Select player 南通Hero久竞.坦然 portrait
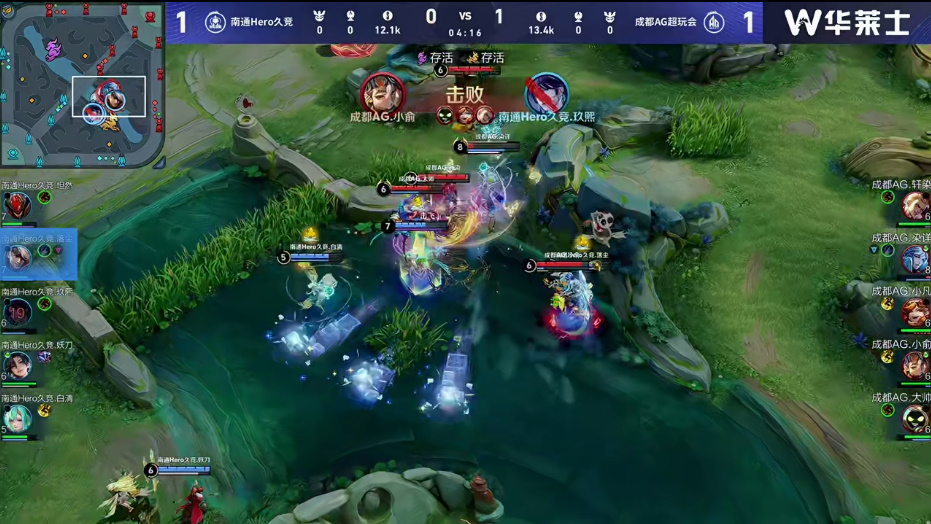 coord(16,209)
